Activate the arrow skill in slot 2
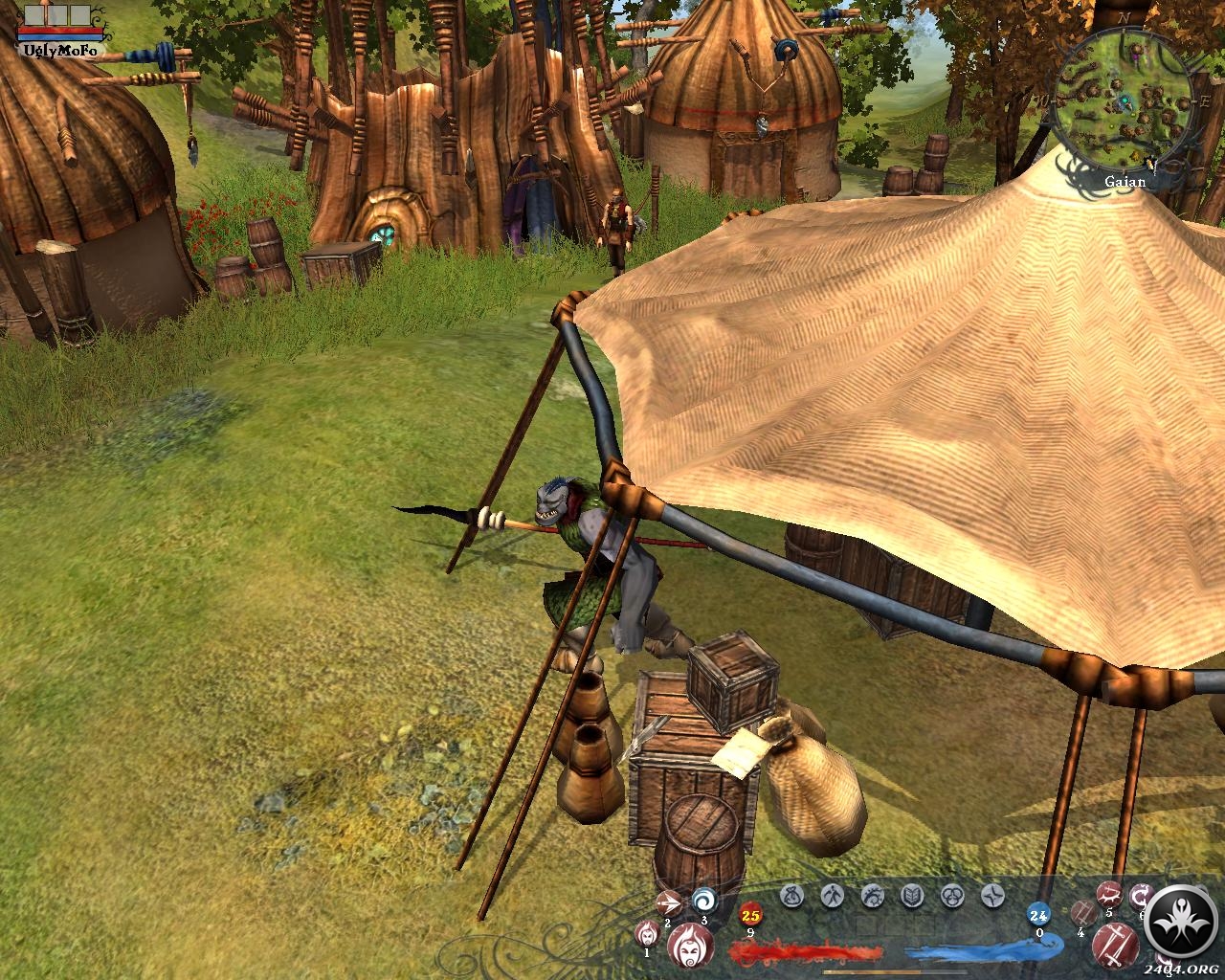The image size is (1225, 980). [x=668, y=902]
